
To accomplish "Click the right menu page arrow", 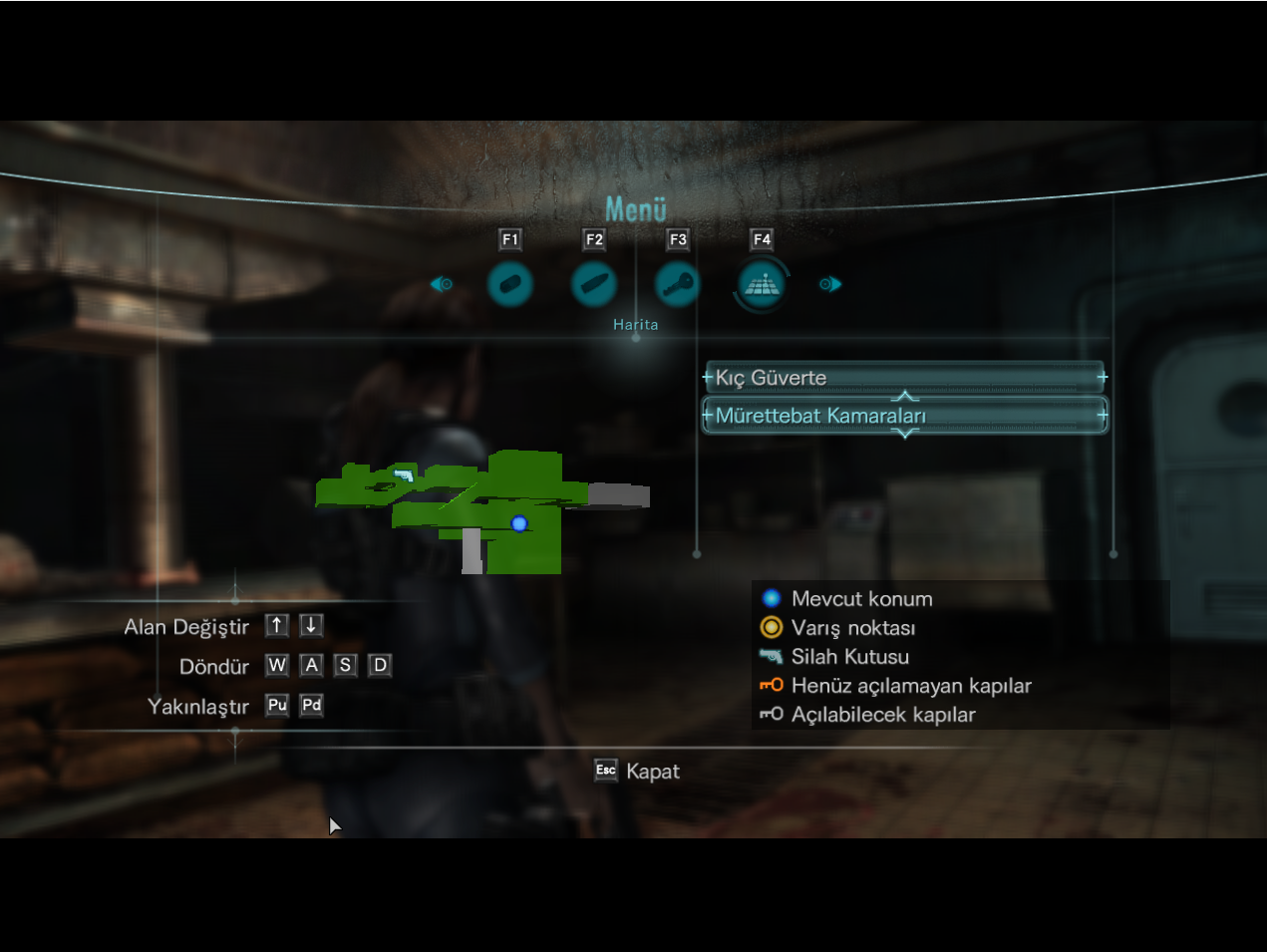I will [830, 284].
